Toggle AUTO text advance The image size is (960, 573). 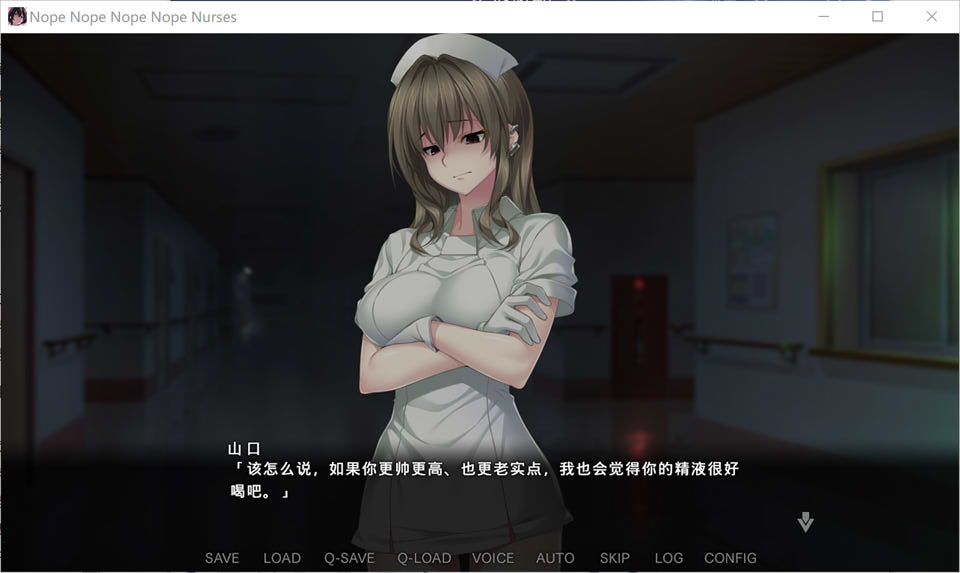(555, 558)
